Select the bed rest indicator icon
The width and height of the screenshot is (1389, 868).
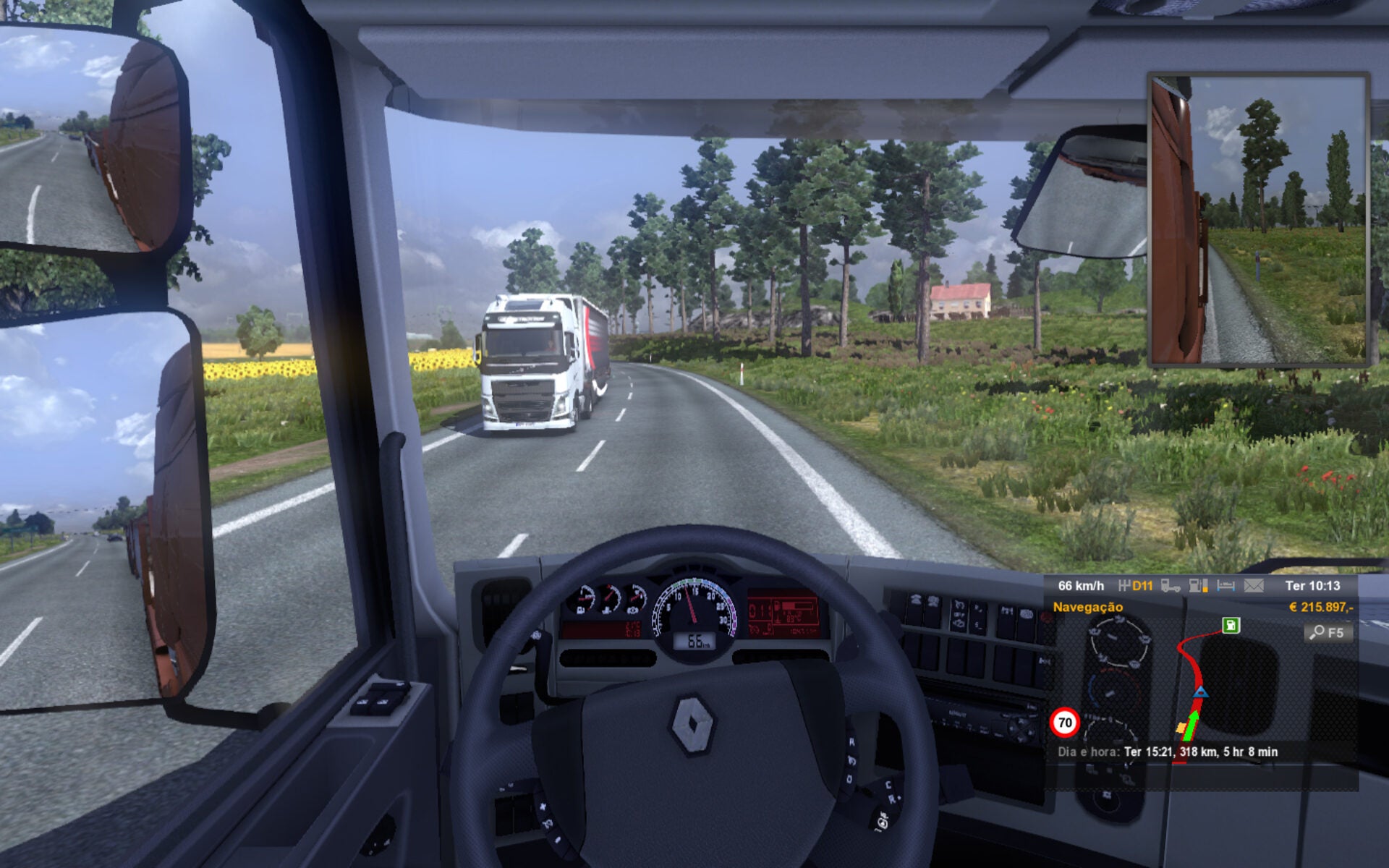pos(1226,586)
